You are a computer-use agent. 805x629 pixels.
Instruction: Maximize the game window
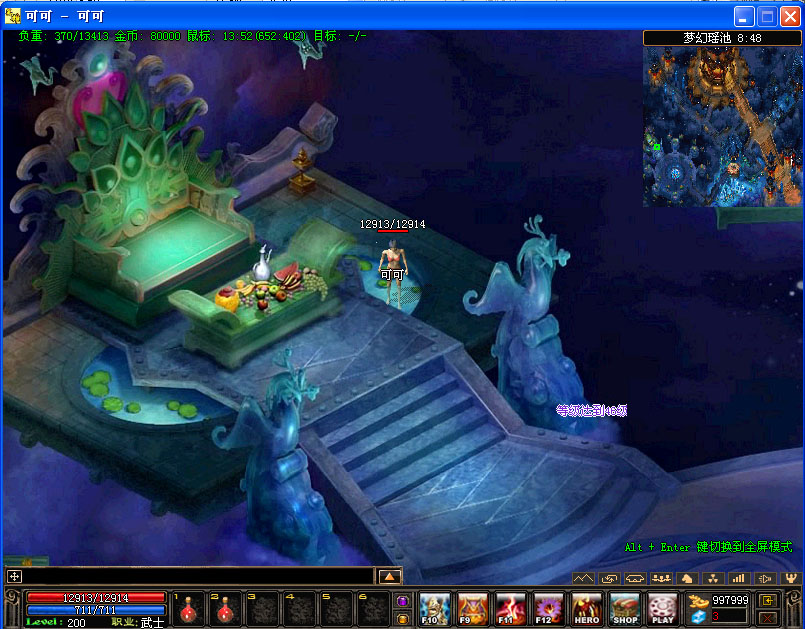click(768, 16)
